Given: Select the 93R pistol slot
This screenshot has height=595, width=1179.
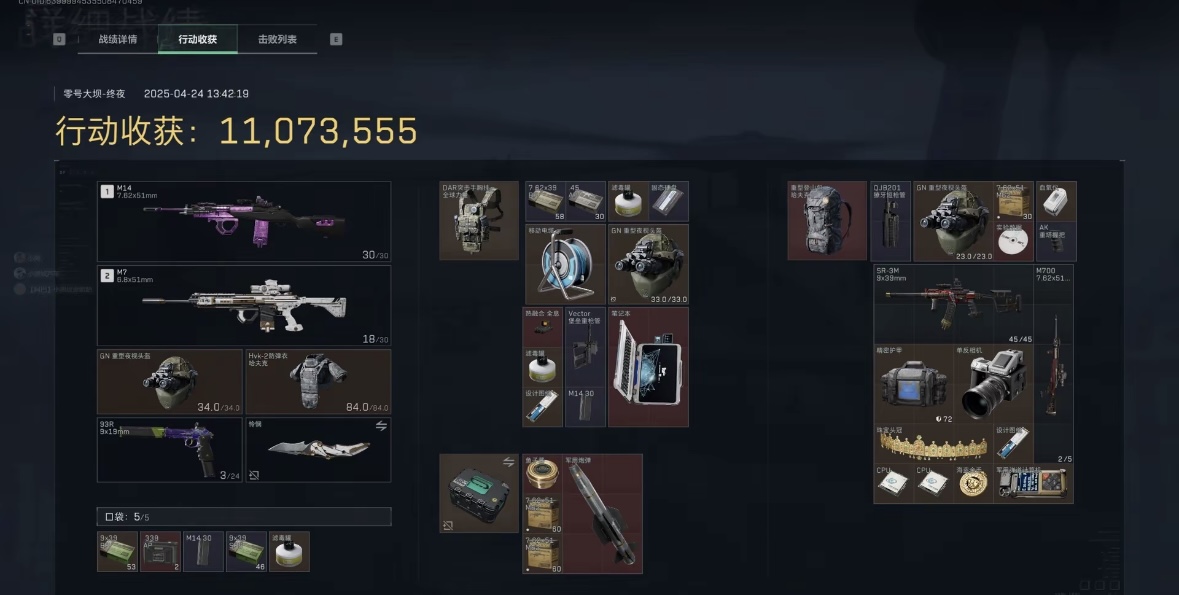Looking at the screenshot, I should [x=168, y=450].
